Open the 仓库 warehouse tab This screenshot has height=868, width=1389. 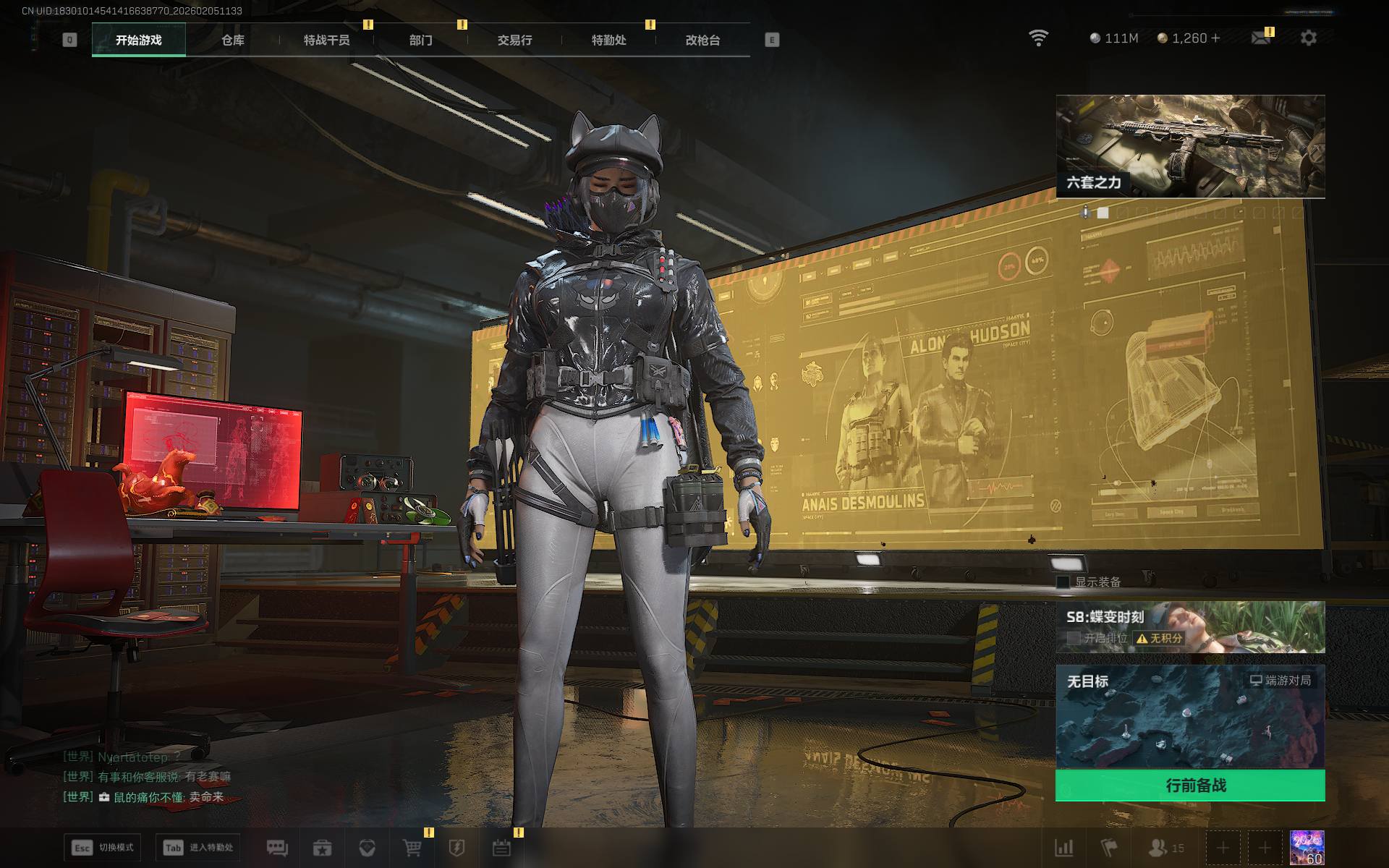[232, 40]
